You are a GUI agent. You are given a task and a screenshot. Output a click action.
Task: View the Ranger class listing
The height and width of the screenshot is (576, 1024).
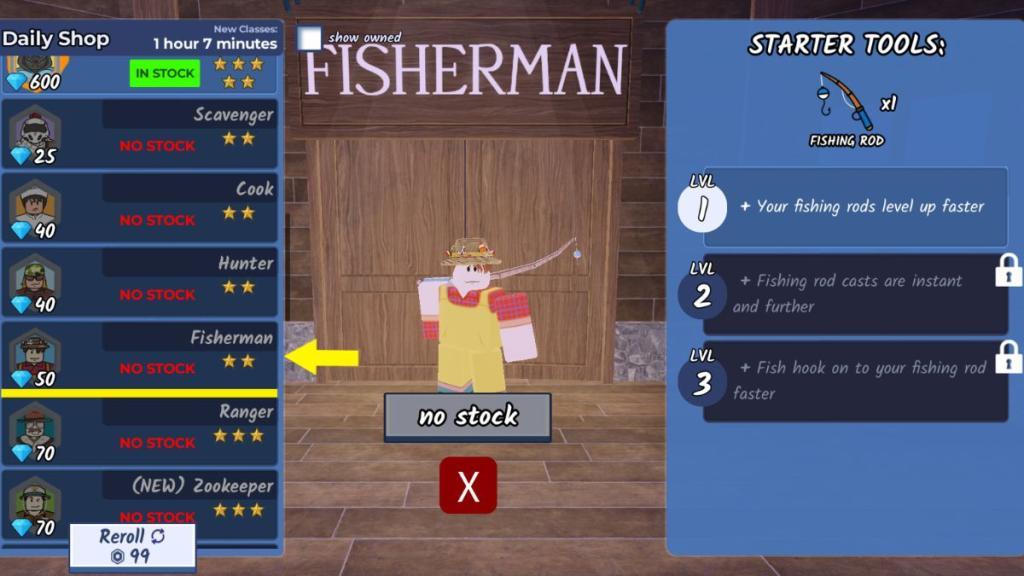[x=140, y=430]
